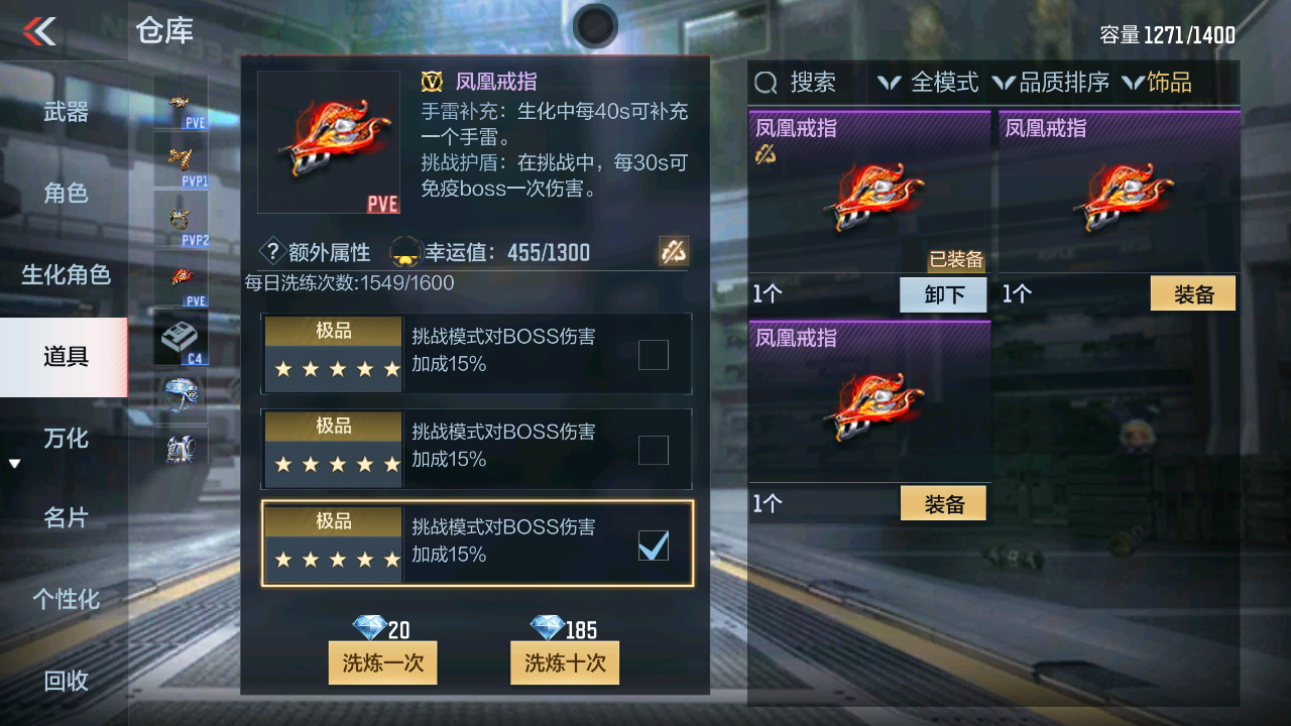Select the blue helmet item icon in sidebar
Viewport: 1291px width, 726px height.
(180, 392)
